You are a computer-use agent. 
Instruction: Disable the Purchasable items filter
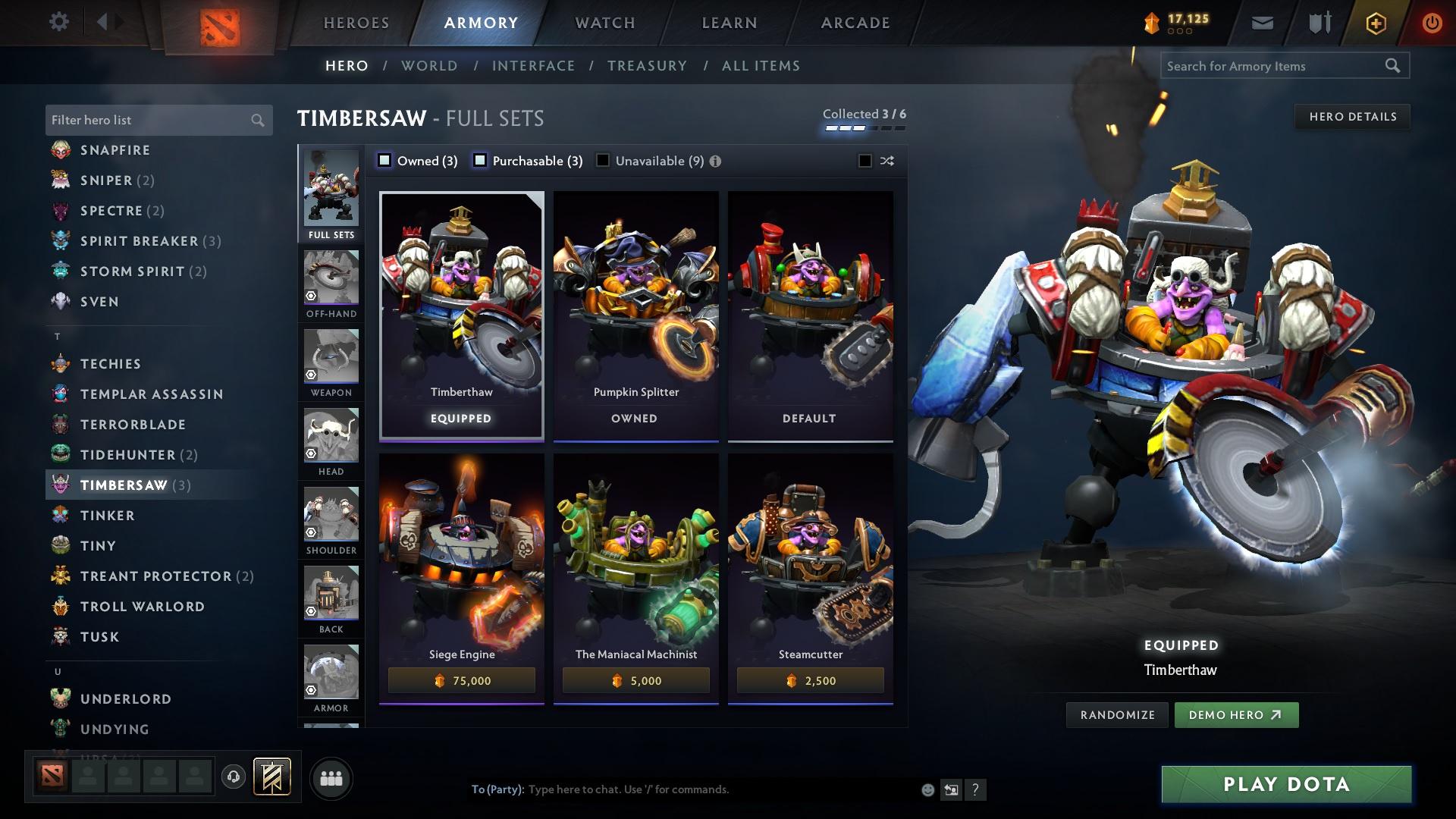479,161
